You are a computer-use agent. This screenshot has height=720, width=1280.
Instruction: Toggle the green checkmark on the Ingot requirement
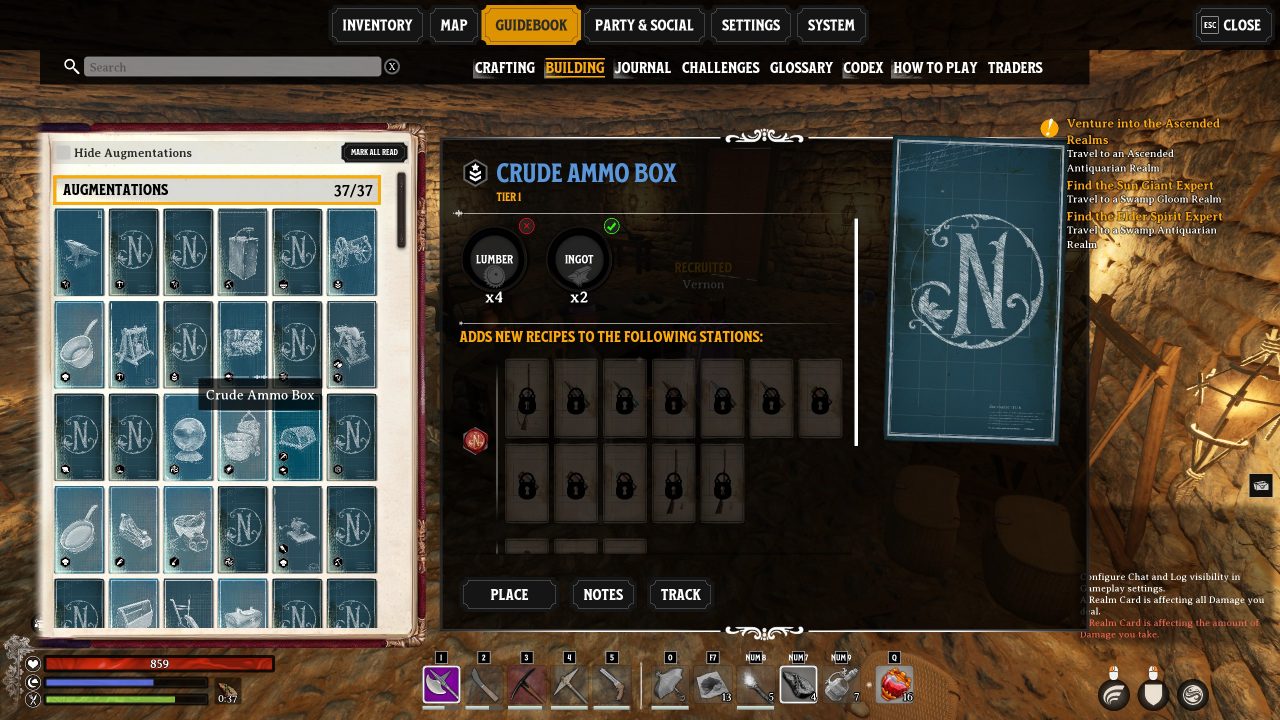(613, 226)
